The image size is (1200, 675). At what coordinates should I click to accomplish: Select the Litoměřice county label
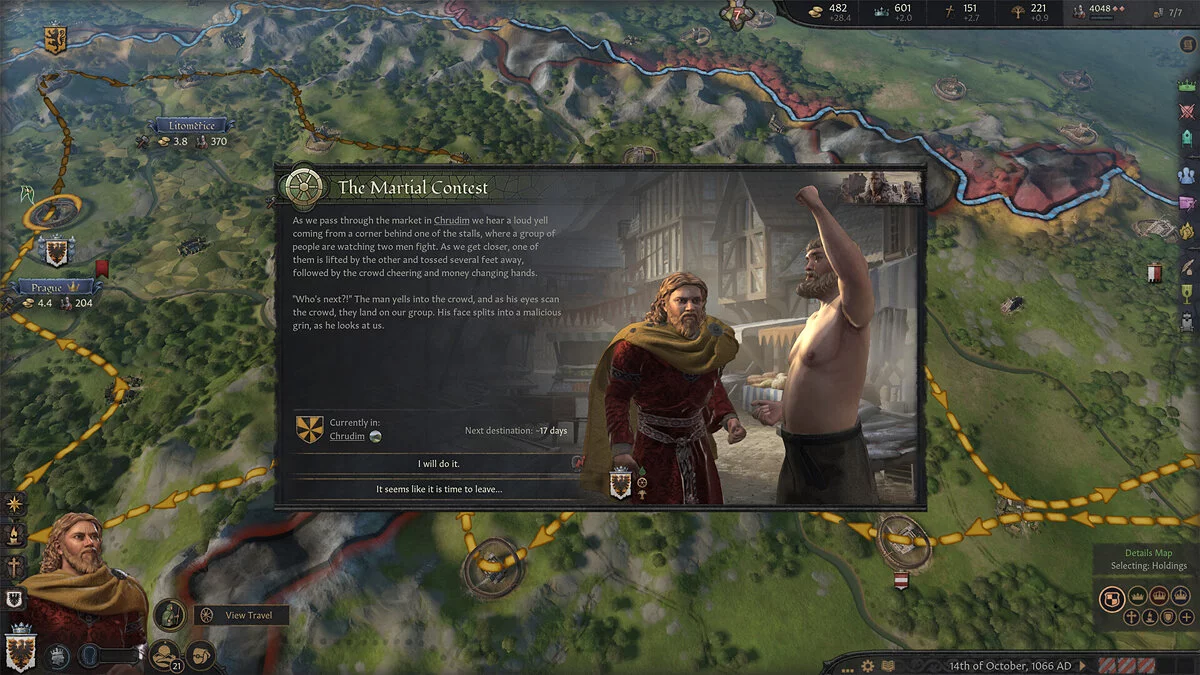click(190, 126)
